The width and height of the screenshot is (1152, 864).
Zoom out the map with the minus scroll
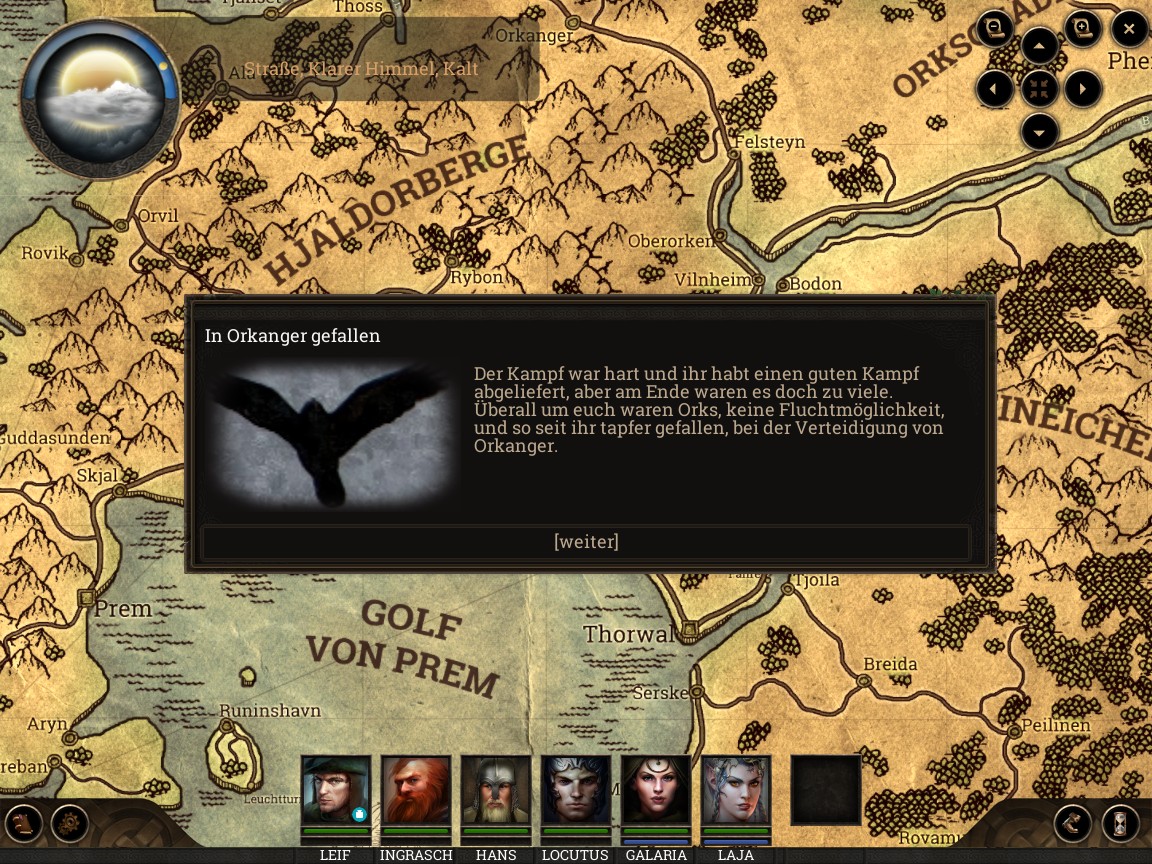click(x=995, y=29)
